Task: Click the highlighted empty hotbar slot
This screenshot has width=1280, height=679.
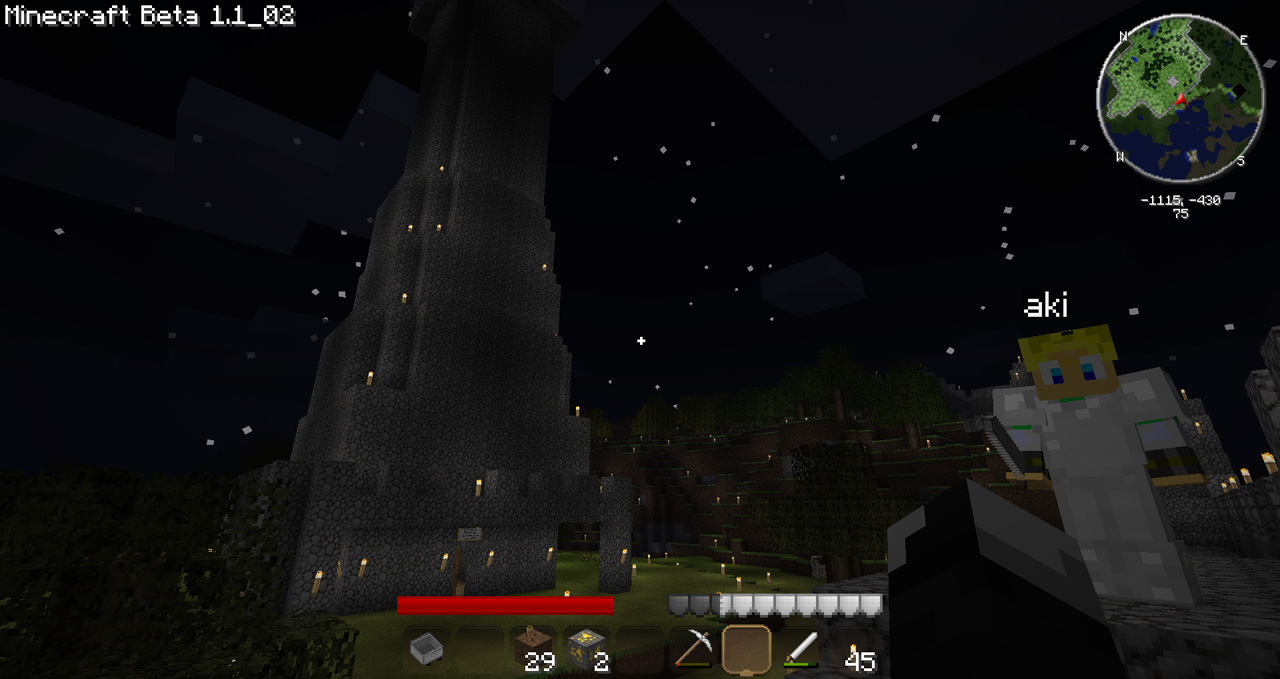Action: tap(746, 649)
